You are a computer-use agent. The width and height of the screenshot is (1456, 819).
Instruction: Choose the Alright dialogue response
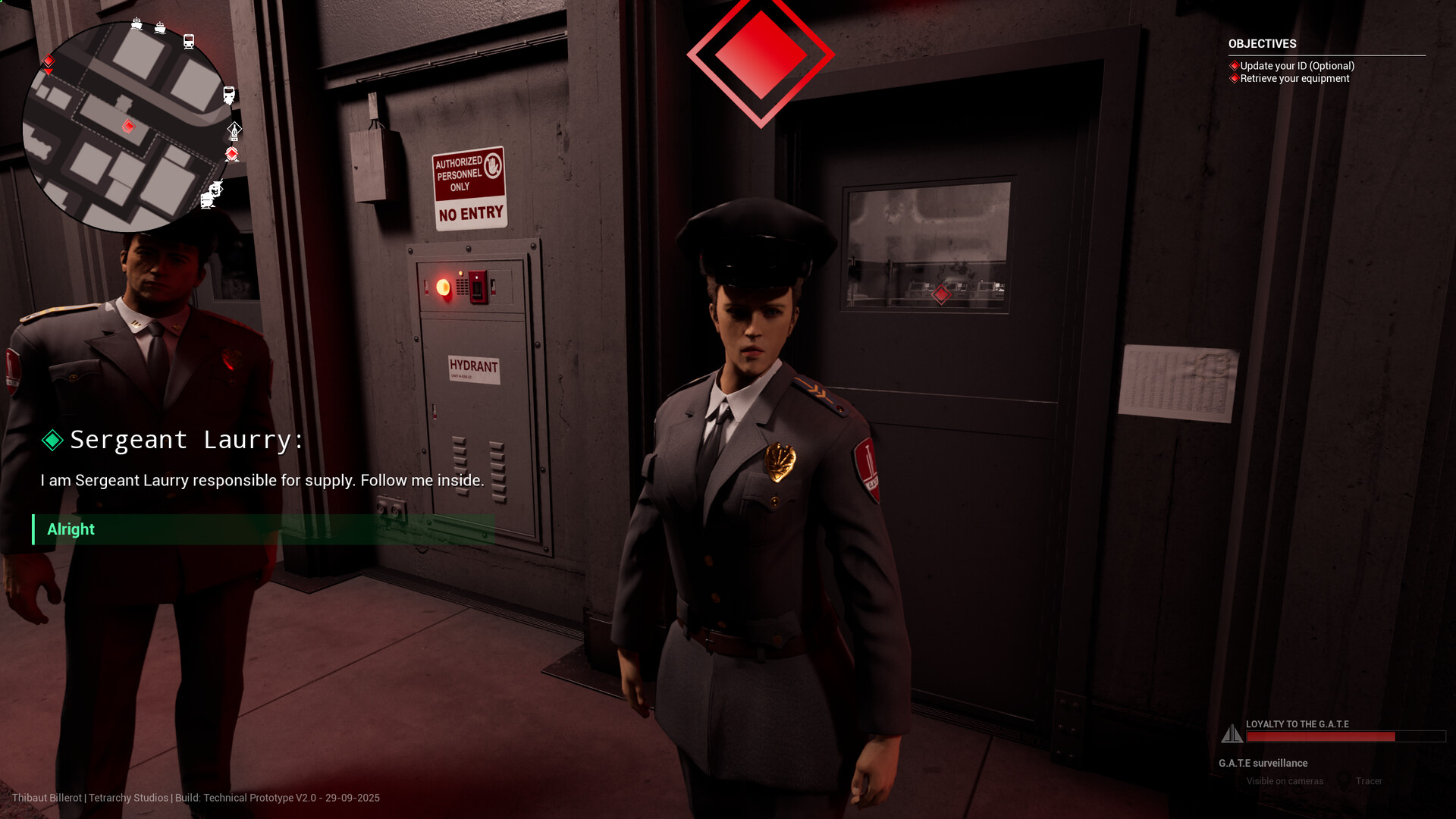click(70, 529)
